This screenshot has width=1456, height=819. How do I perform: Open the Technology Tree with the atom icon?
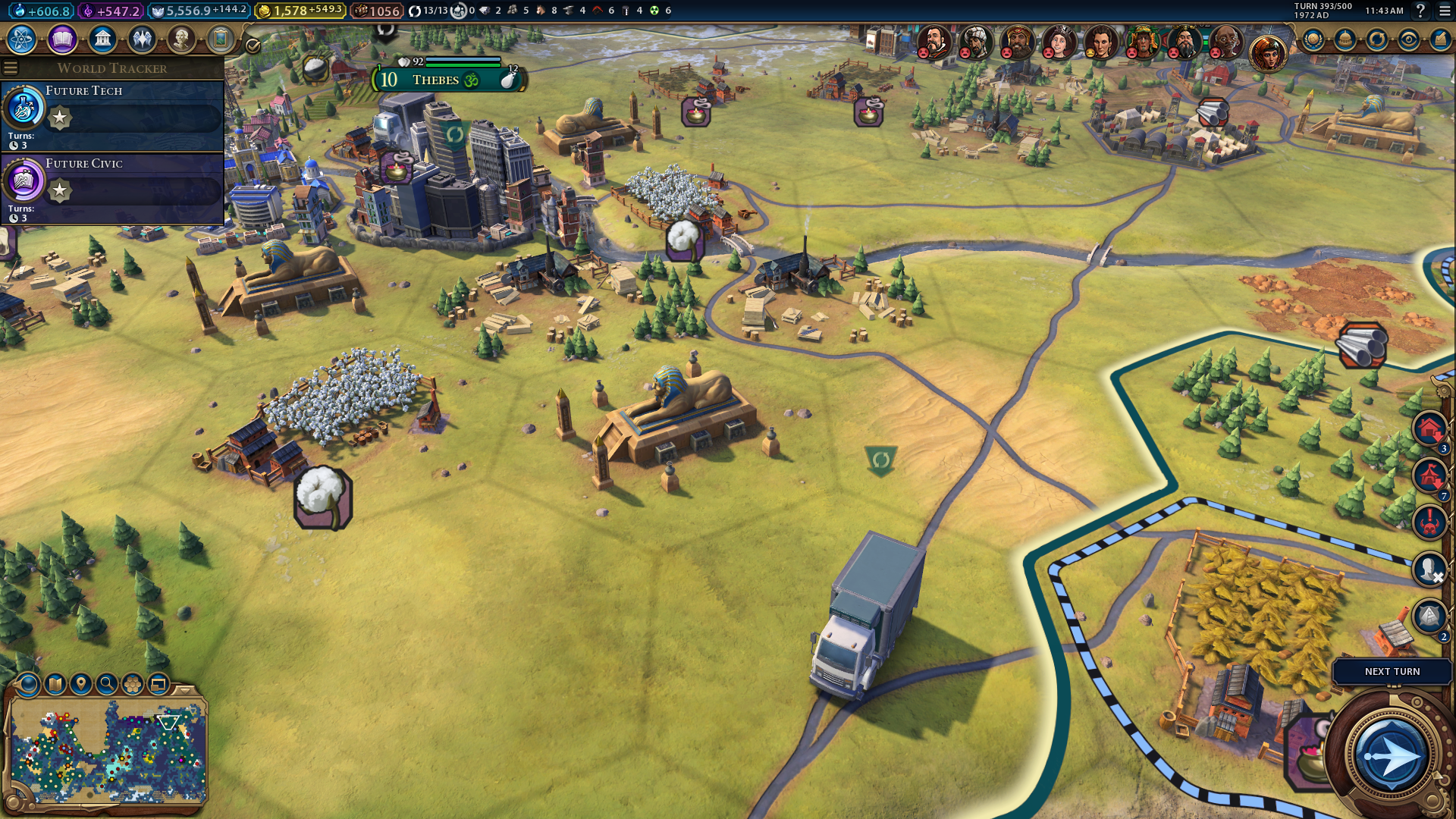tap(22, 39)
